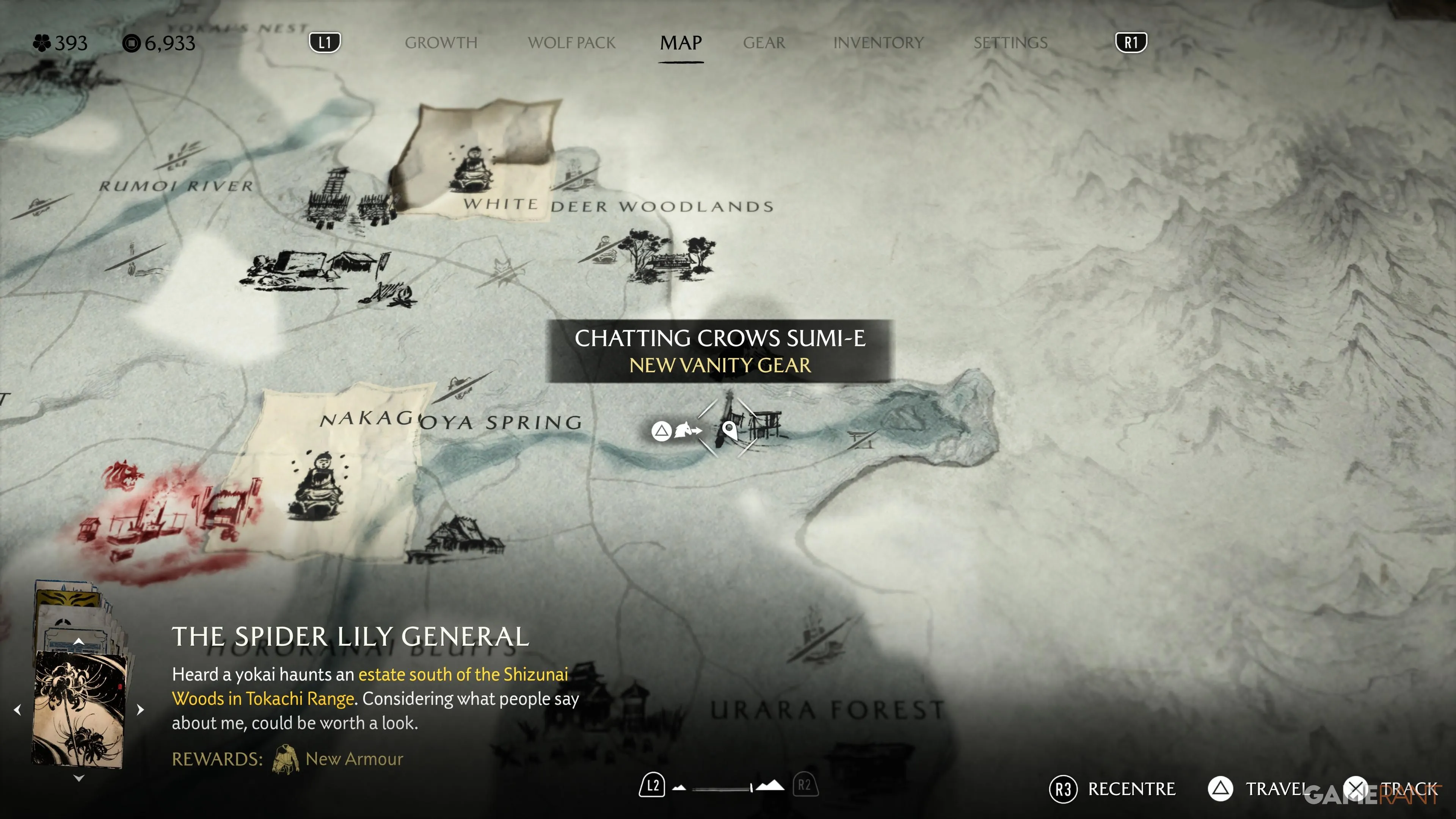Show the next quest card with right arrow

click(x=140, y=709)
